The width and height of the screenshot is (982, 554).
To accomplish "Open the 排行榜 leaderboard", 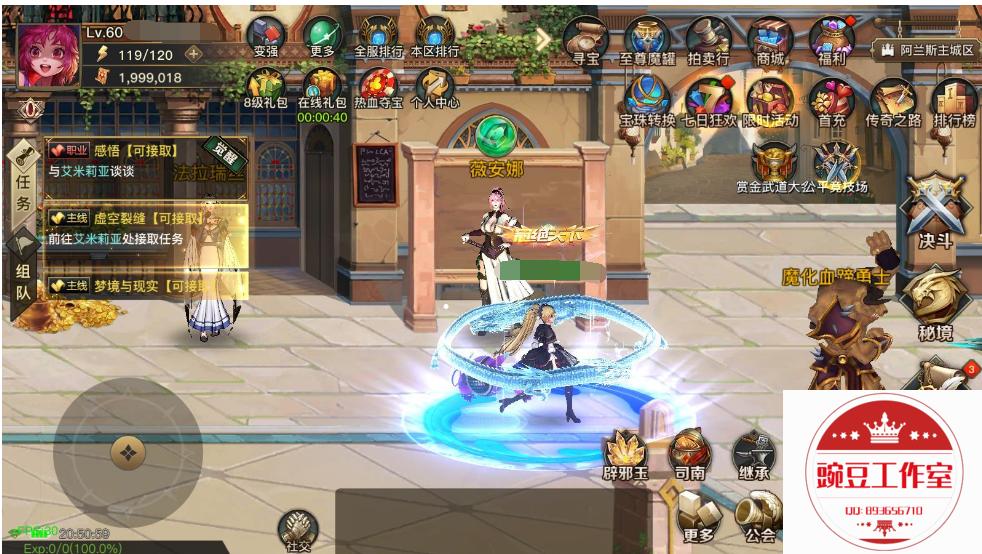I will pos(954,98).
